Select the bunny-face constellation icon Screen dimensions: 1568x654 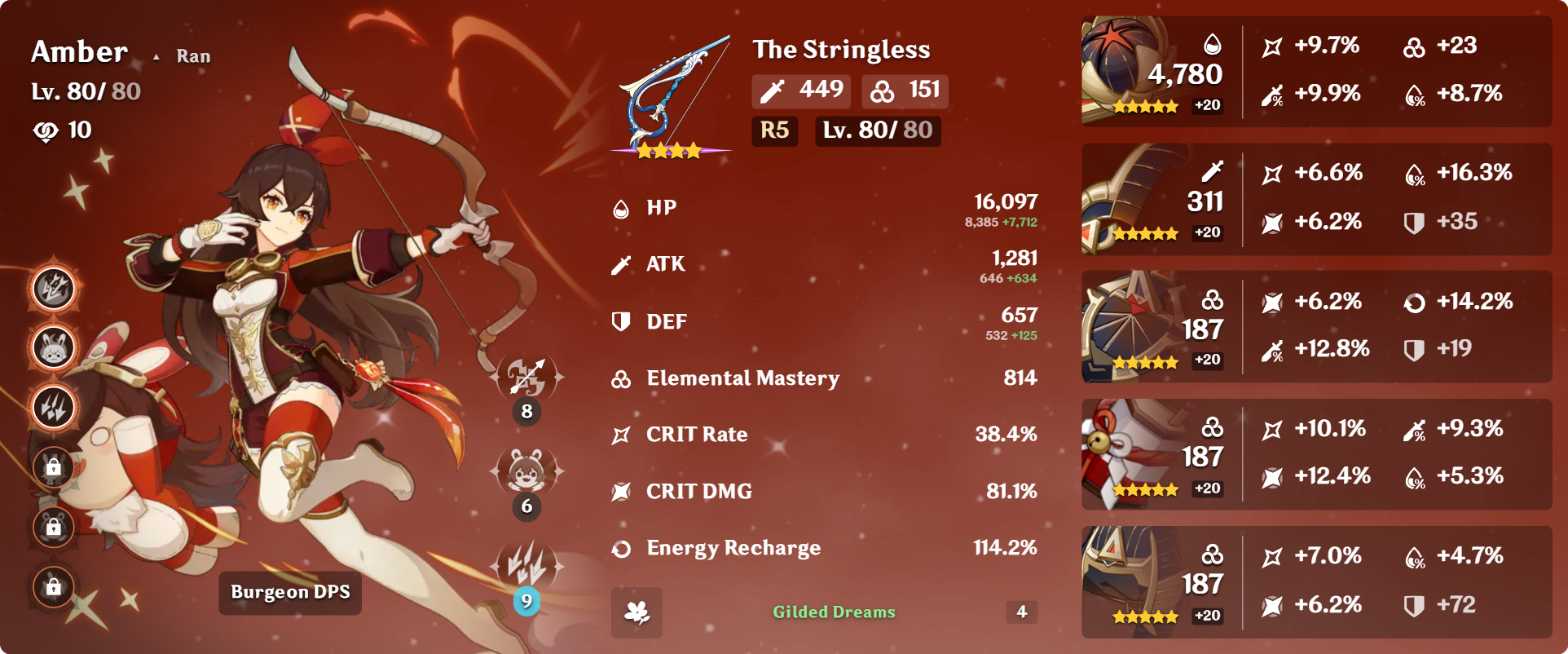(x=54, y=348)
